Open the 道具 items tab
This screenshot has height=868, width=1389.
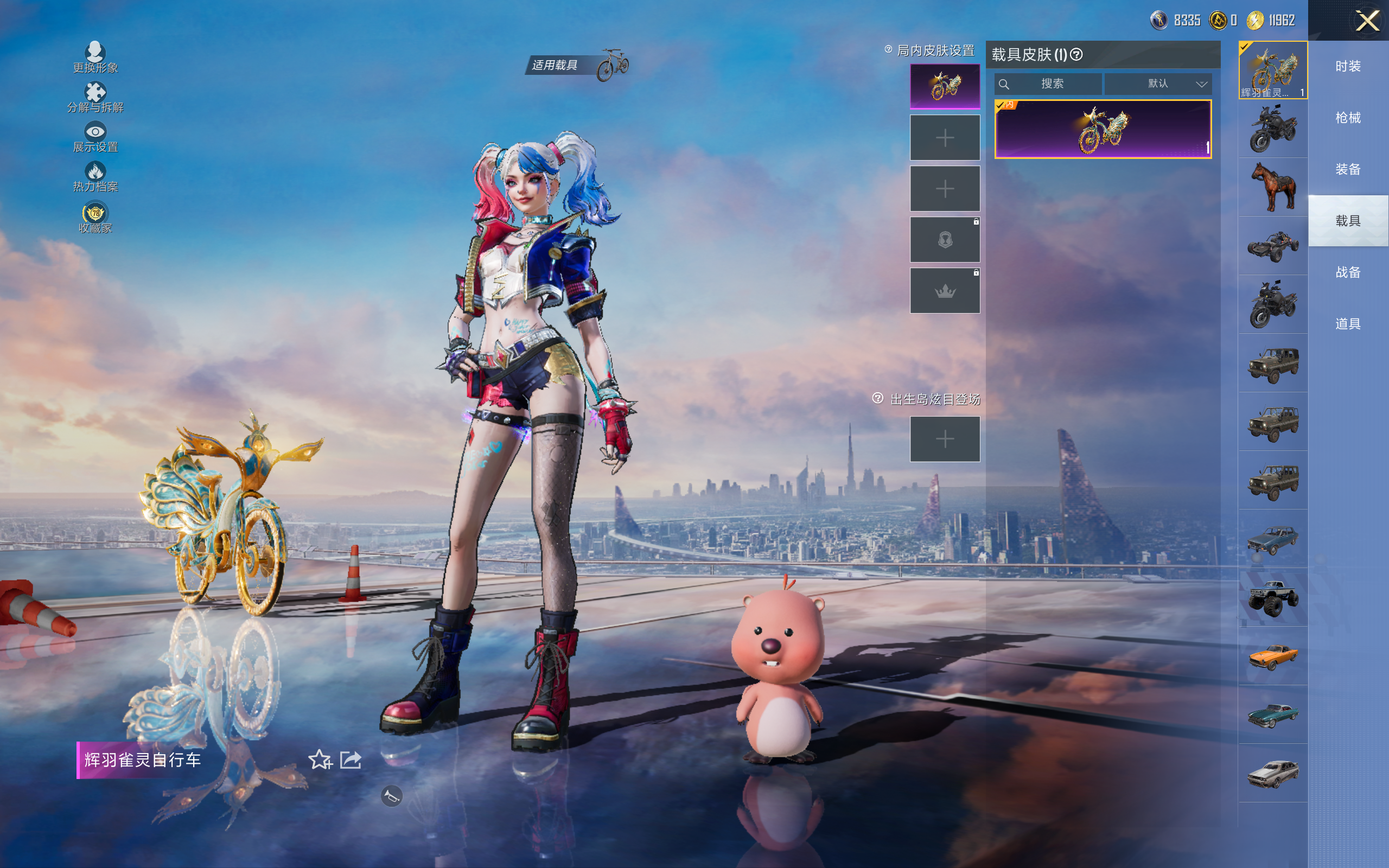click(1348, 324)
